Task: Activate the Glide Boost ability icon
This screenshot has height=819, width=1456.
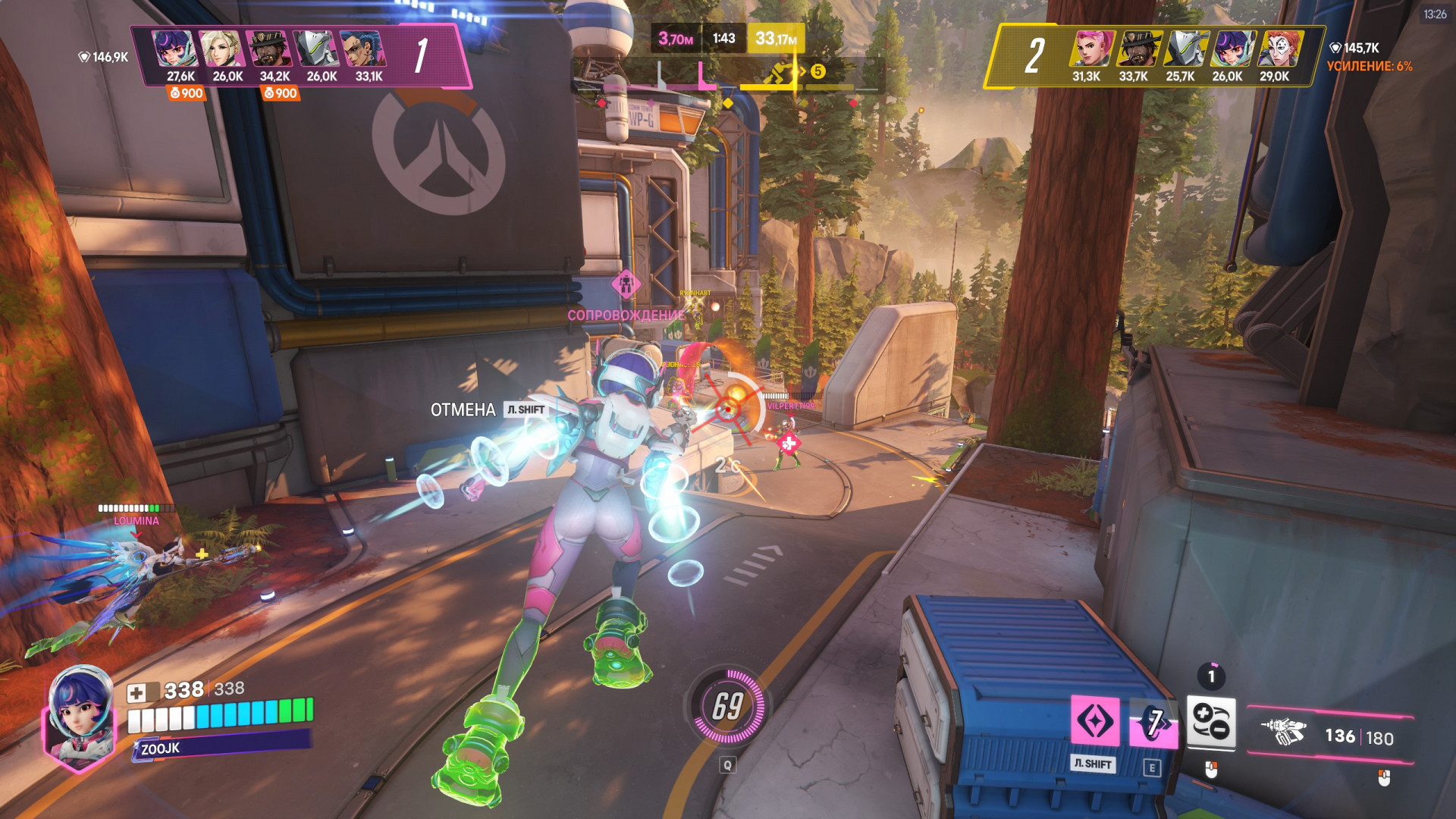Action: [1095, 720]
